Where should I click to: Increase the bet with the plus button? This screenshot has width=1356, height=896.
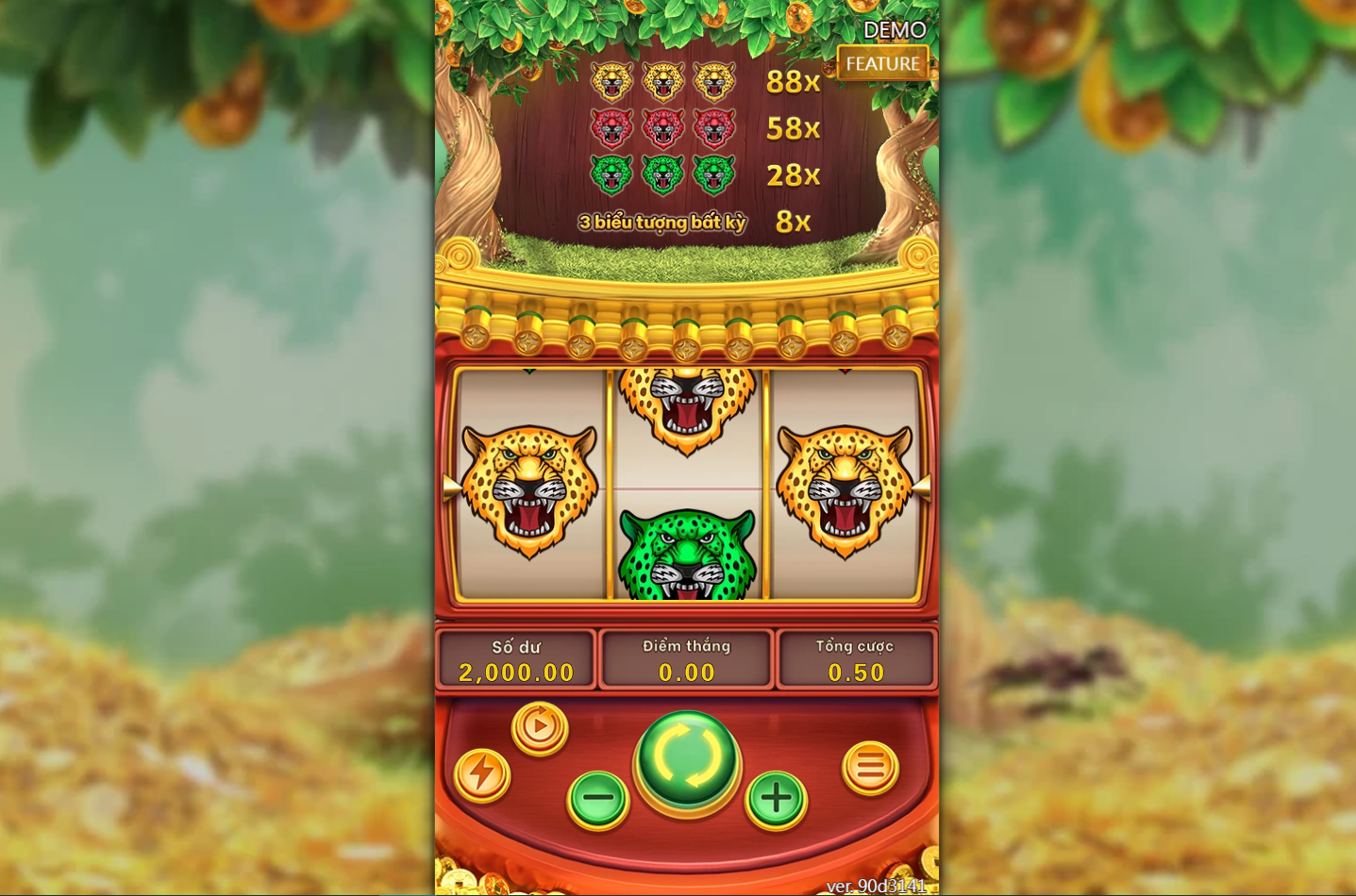tap(776, 799)
